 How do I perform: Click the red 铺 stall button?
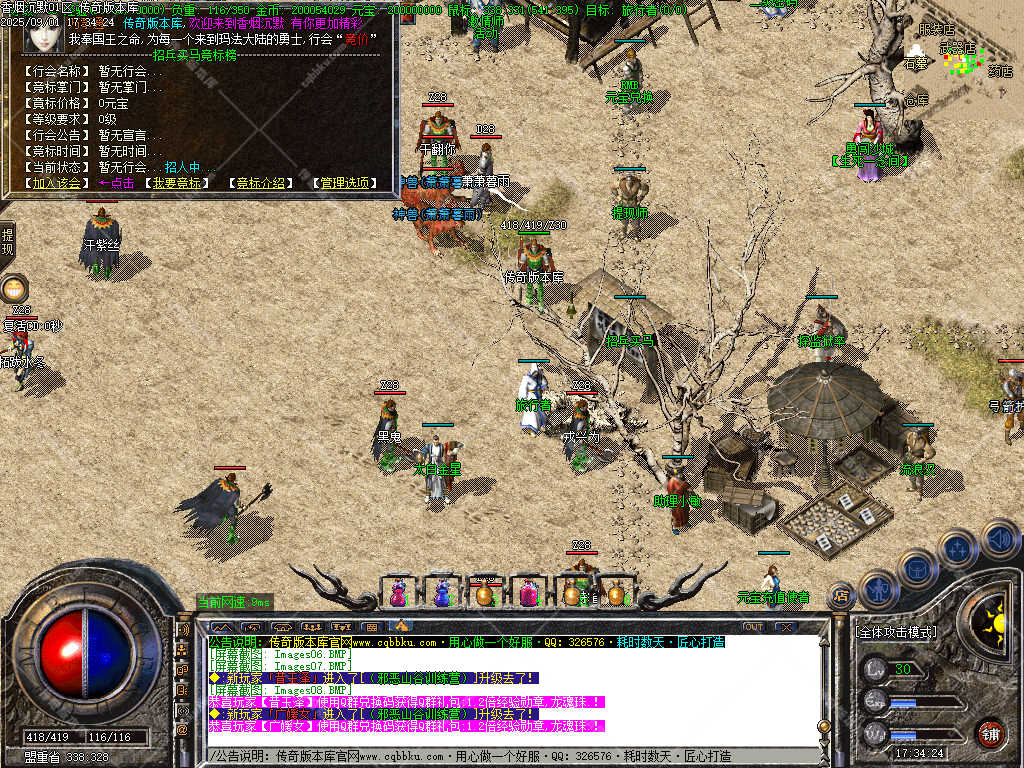tap(991, 733)
